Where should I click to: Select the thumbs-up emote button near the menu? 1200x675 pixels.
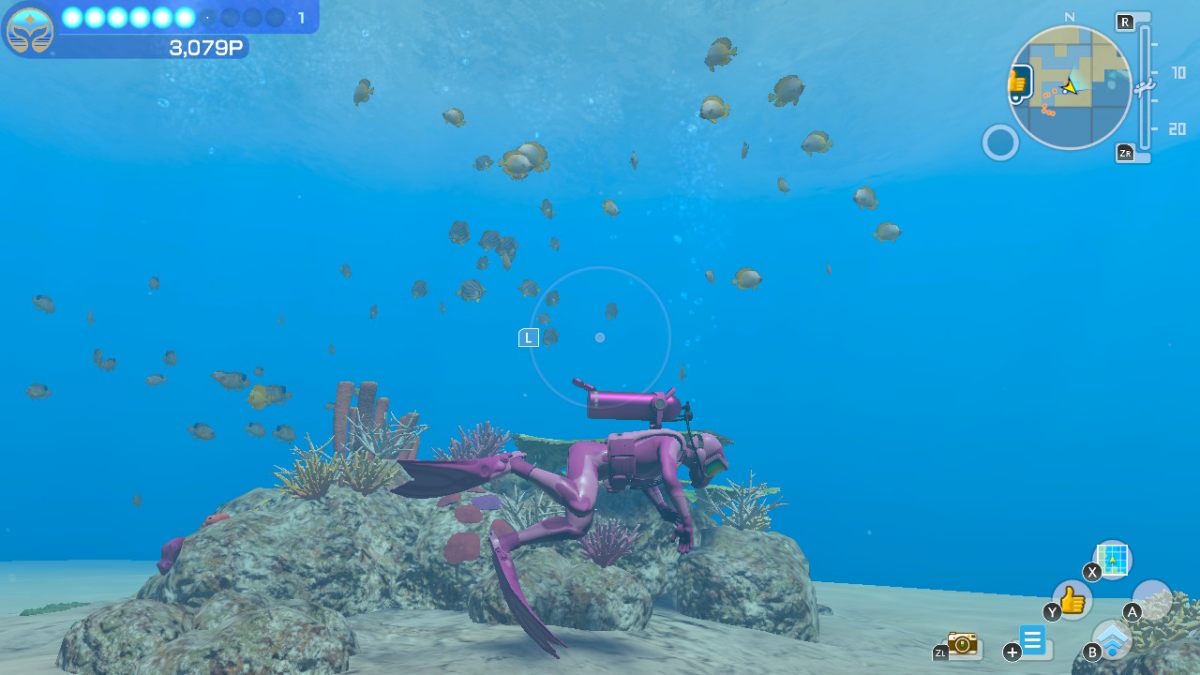click(x=1072, y=600)
